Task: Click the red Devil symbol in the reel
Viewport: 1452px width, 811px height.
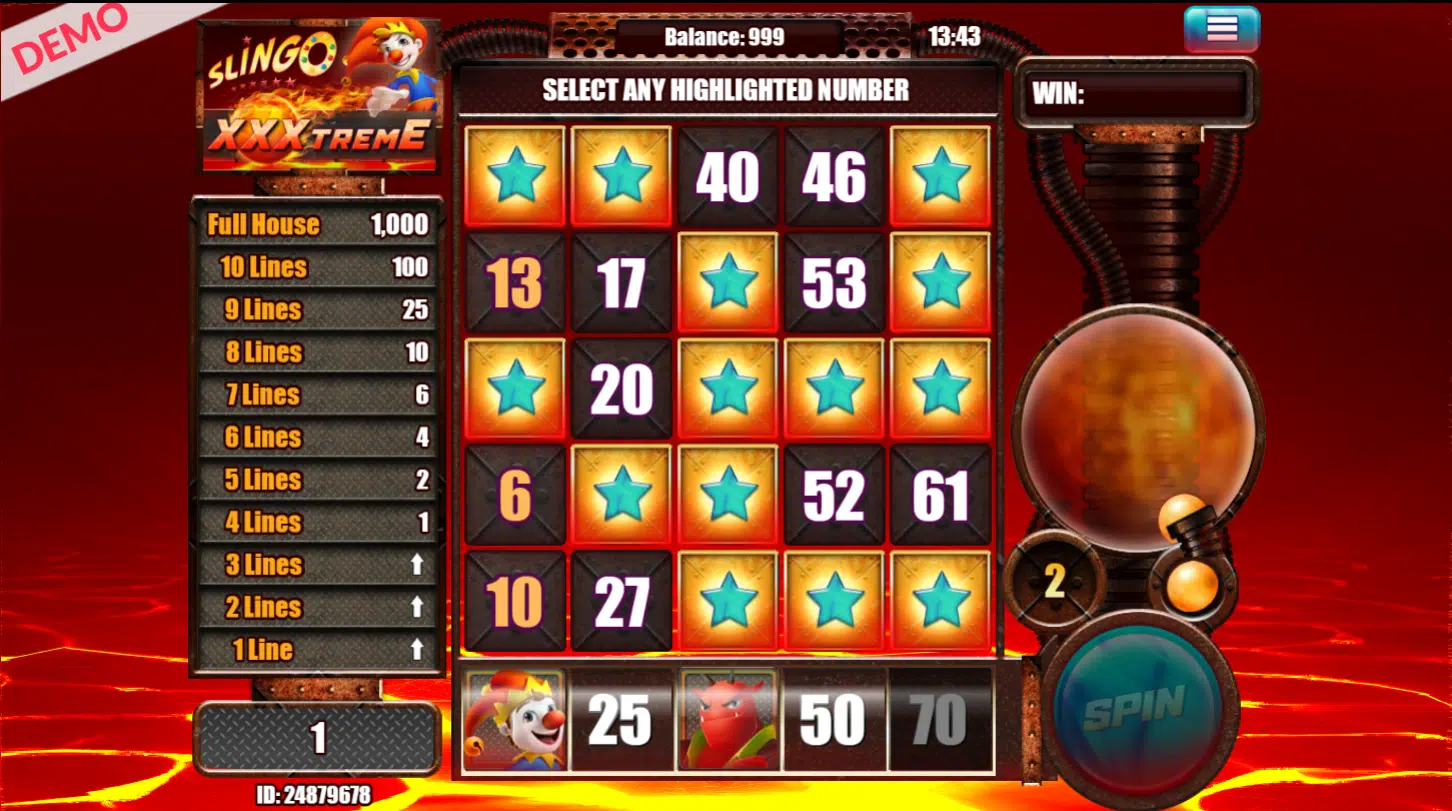Action: (x=727, y=722)
